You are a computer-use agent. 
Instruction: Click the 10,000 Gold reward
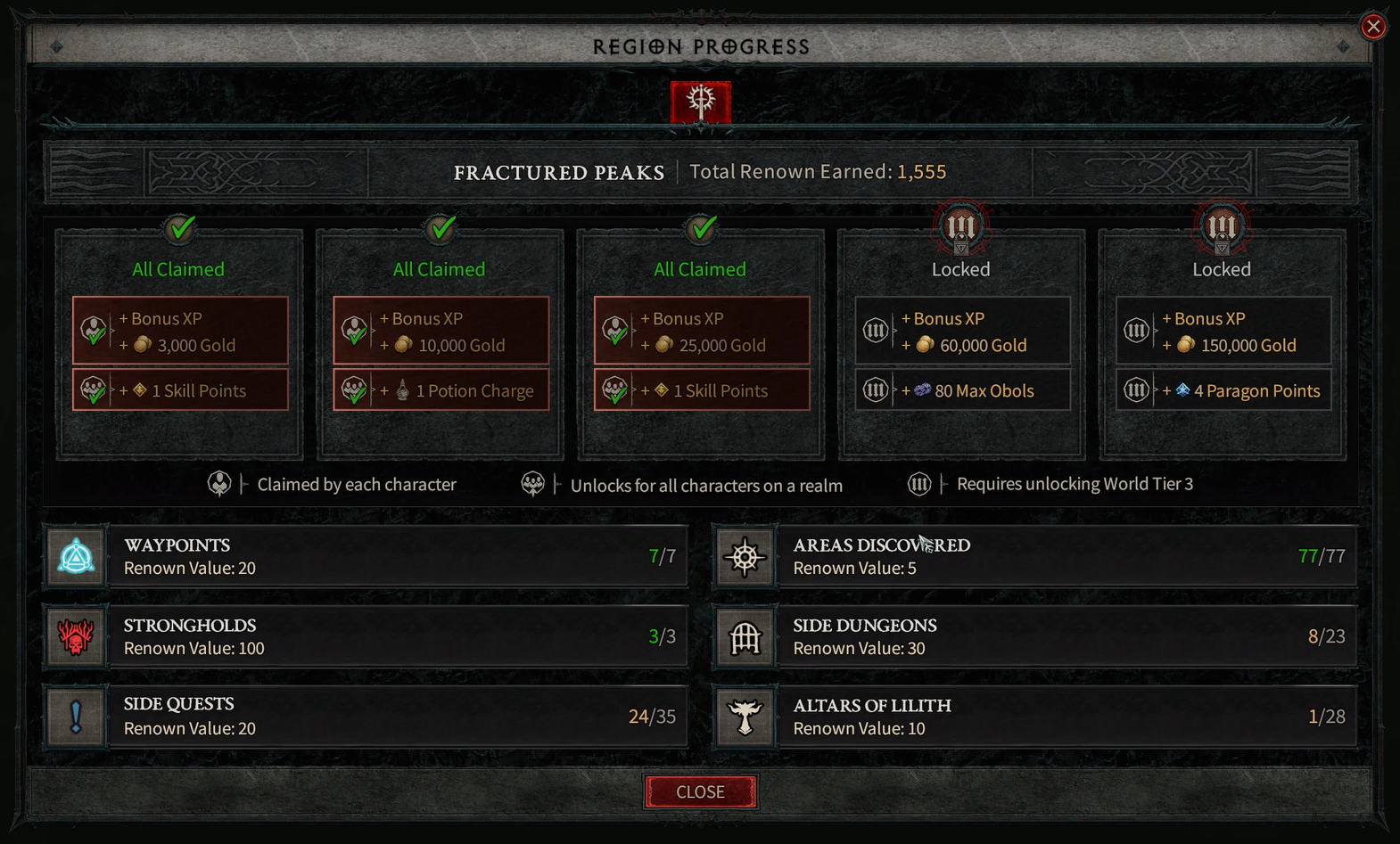click(441, 332)
